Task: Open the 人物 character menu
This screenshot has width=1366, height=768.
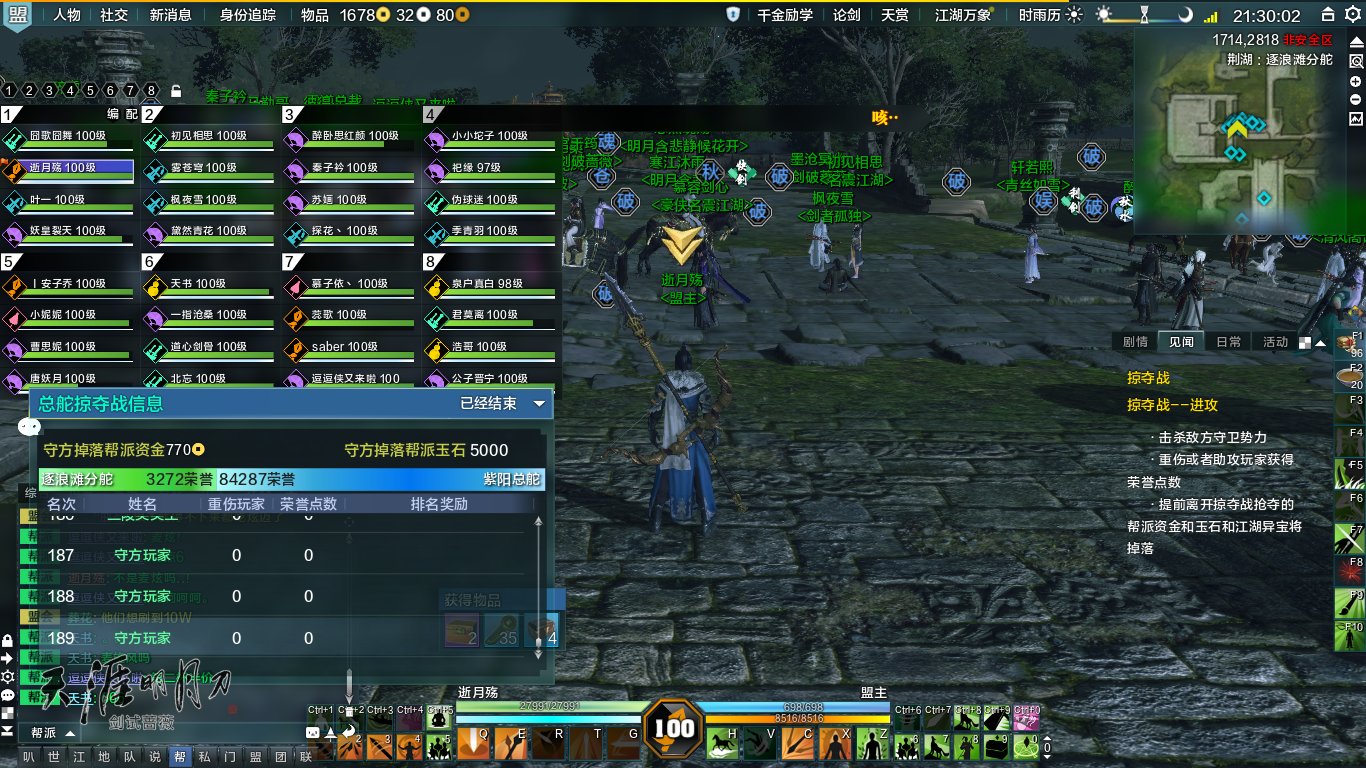Action: click(x=67, y=15)
